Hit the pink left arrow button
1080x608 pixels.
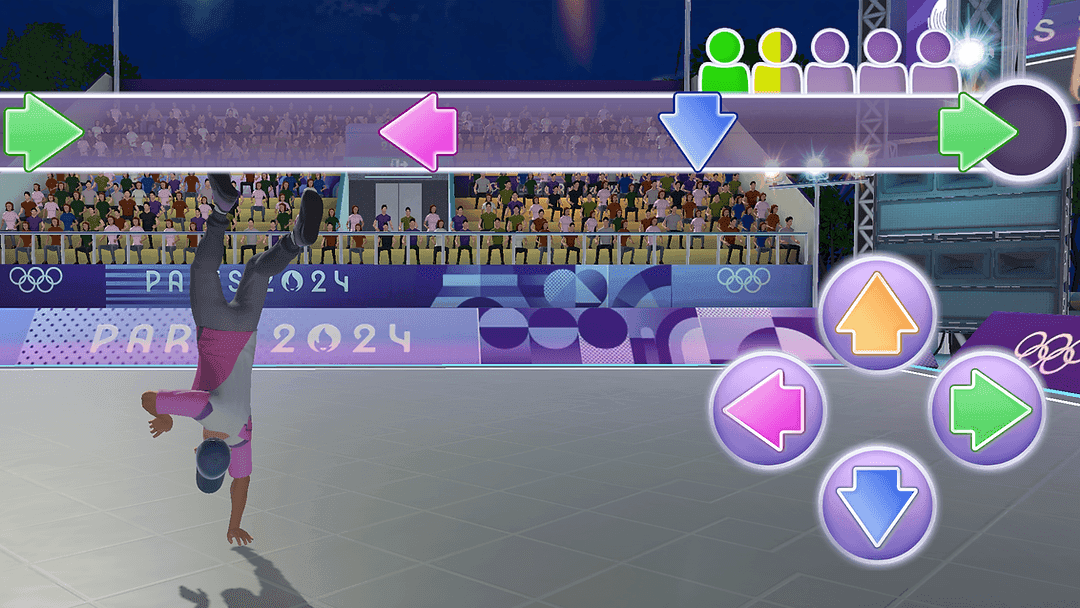767,409
